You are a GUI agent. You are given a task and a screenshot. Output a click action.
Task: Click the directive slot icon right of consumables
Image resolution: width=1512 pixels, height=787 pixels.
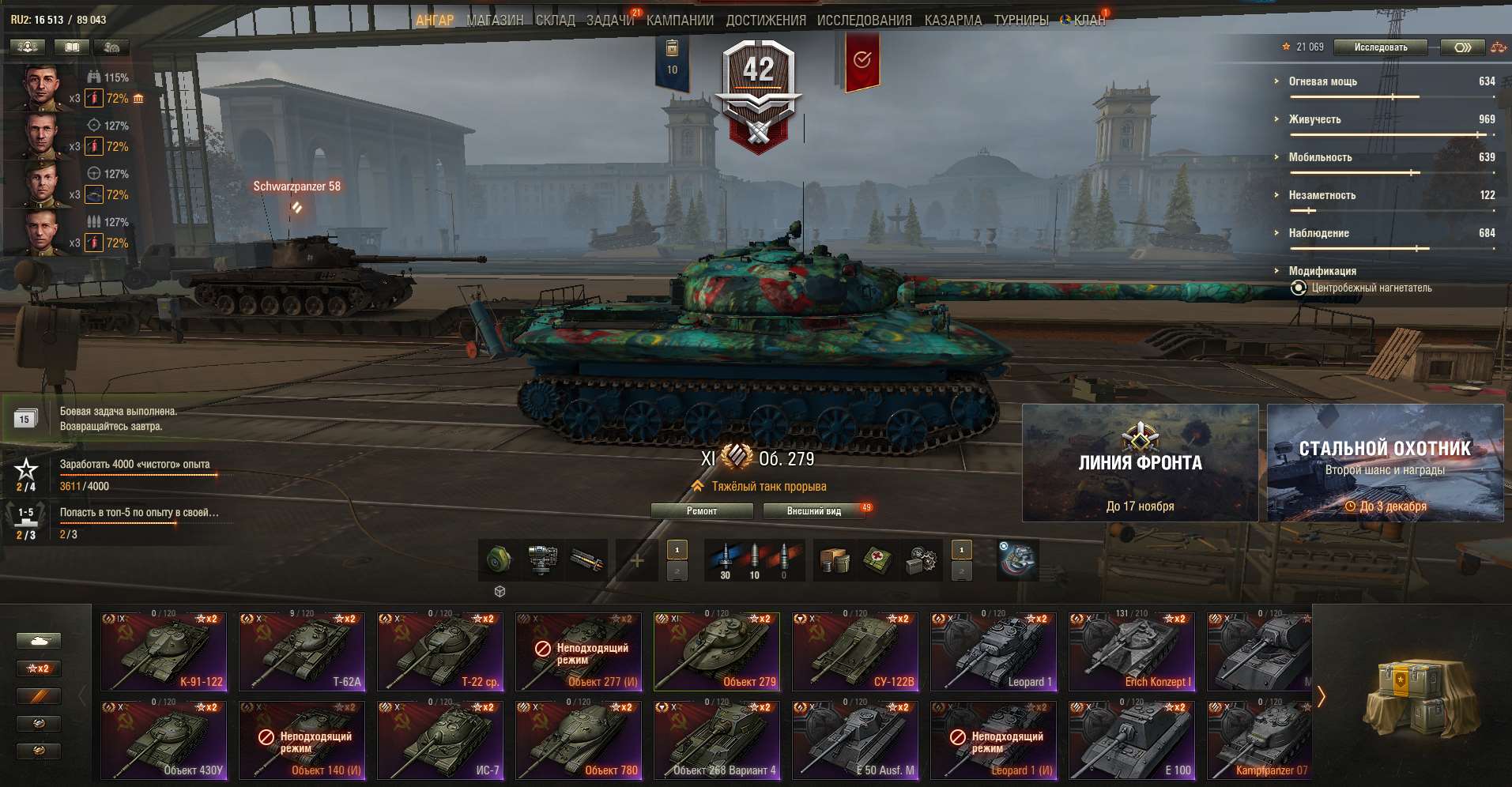[1017, 559]
